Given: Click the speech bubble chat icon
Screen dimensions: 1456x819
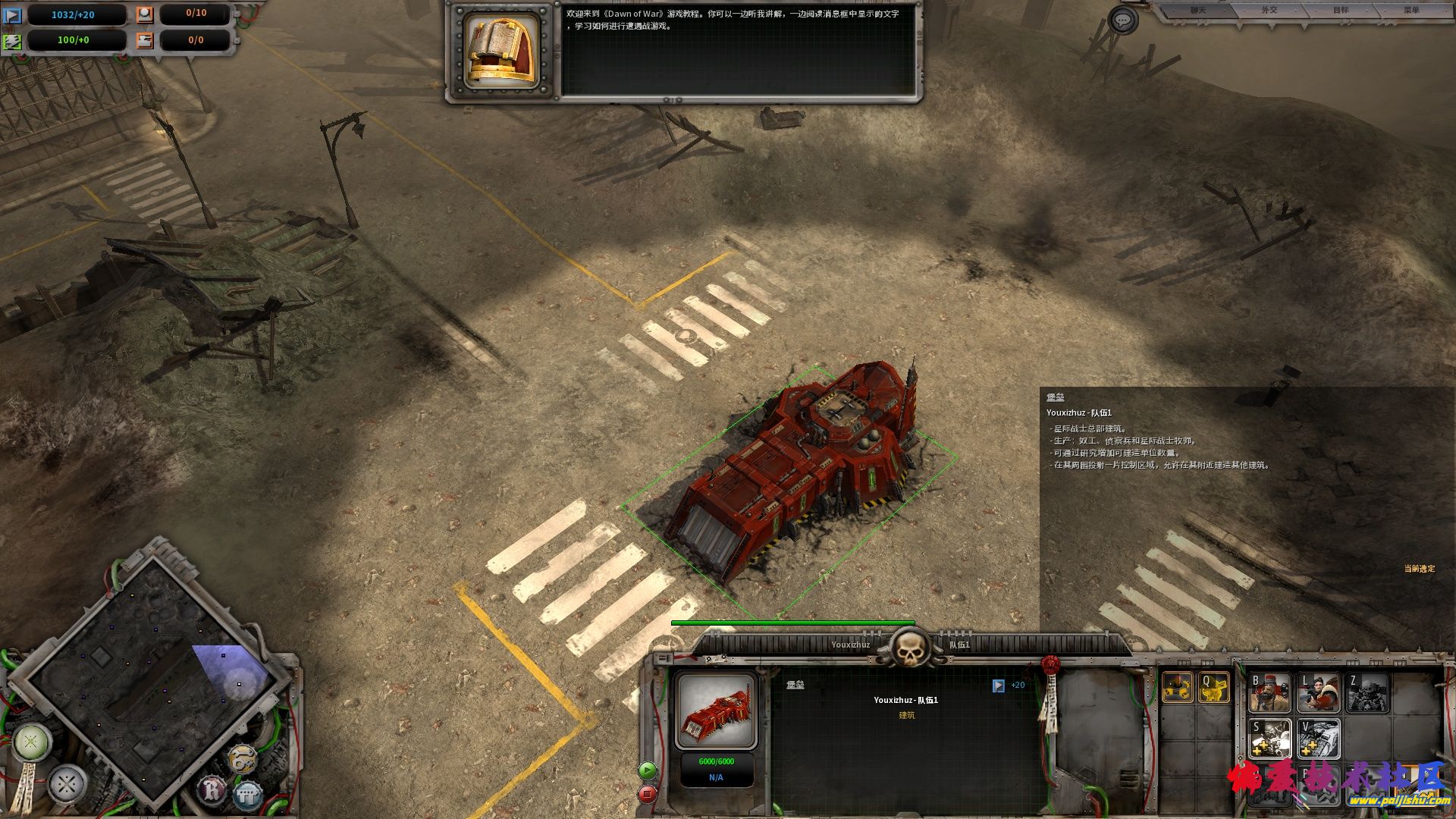Looking at the screenshot, I should pyautogui.click(x=1122, y=20).
